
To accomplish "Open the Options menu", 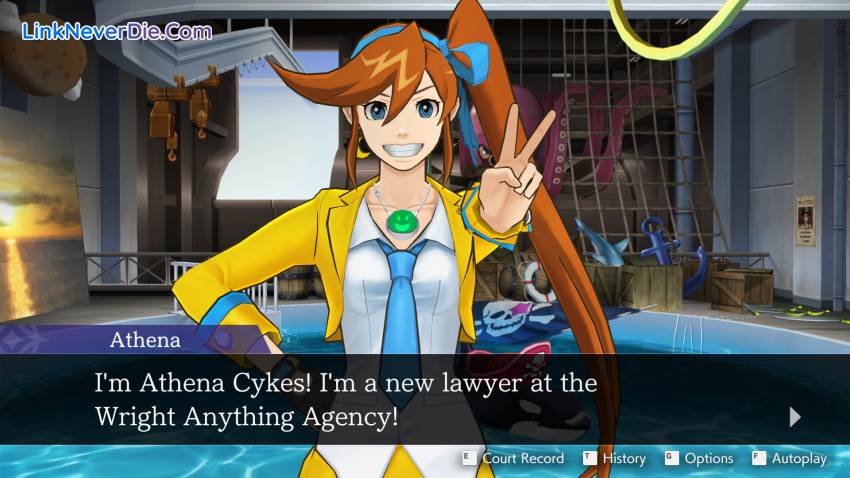I will pyautogui.click(x=699, y=458).
